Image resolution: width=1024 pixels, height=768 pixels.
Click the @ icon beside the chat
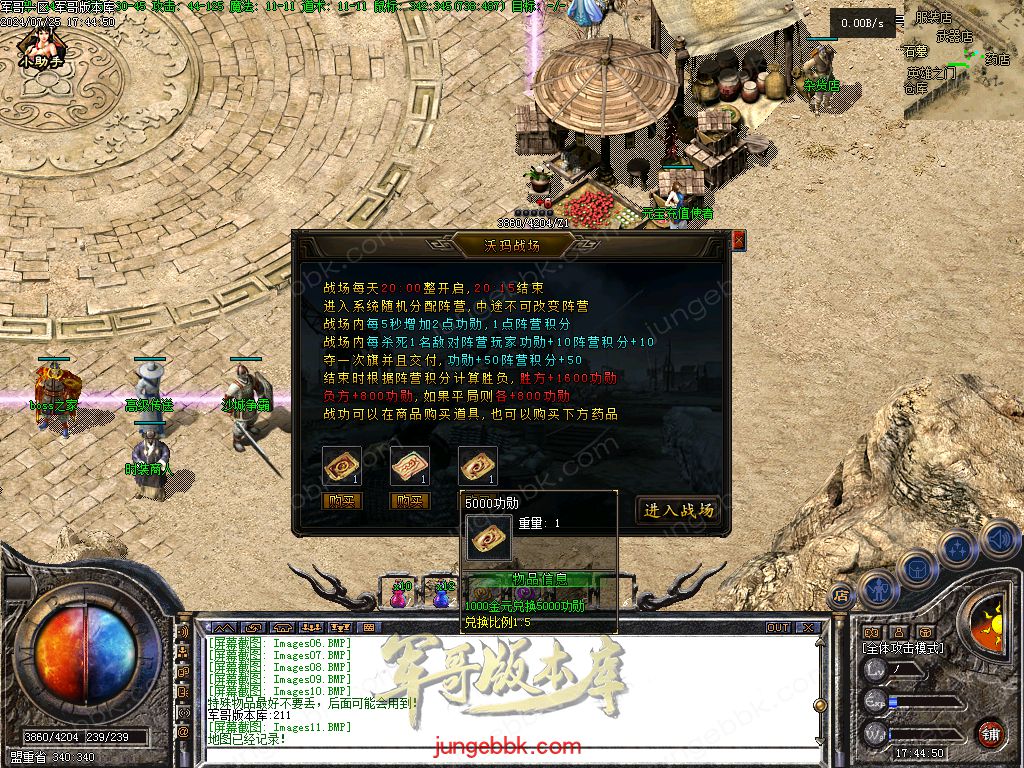(183, 732)
